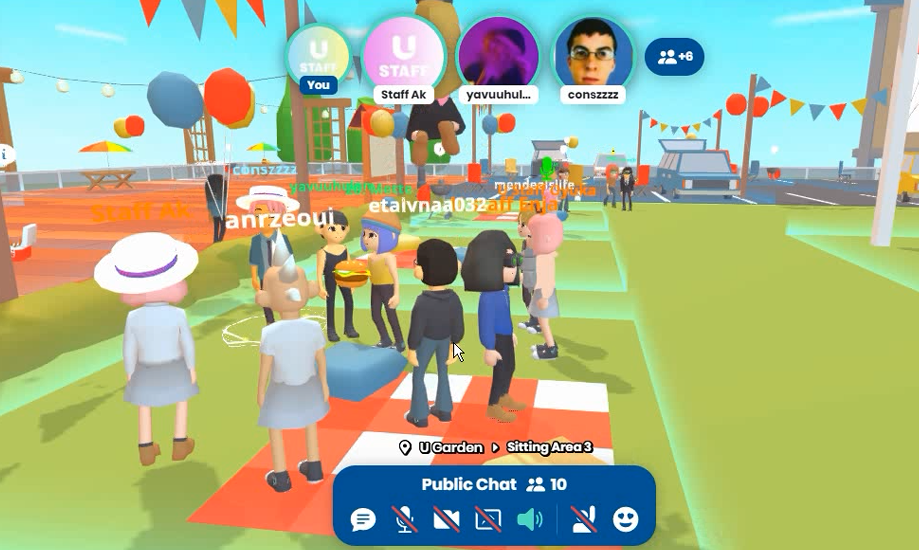Turn on the crossed-out camera
The image size is (919, 550).
pos(446,519)
